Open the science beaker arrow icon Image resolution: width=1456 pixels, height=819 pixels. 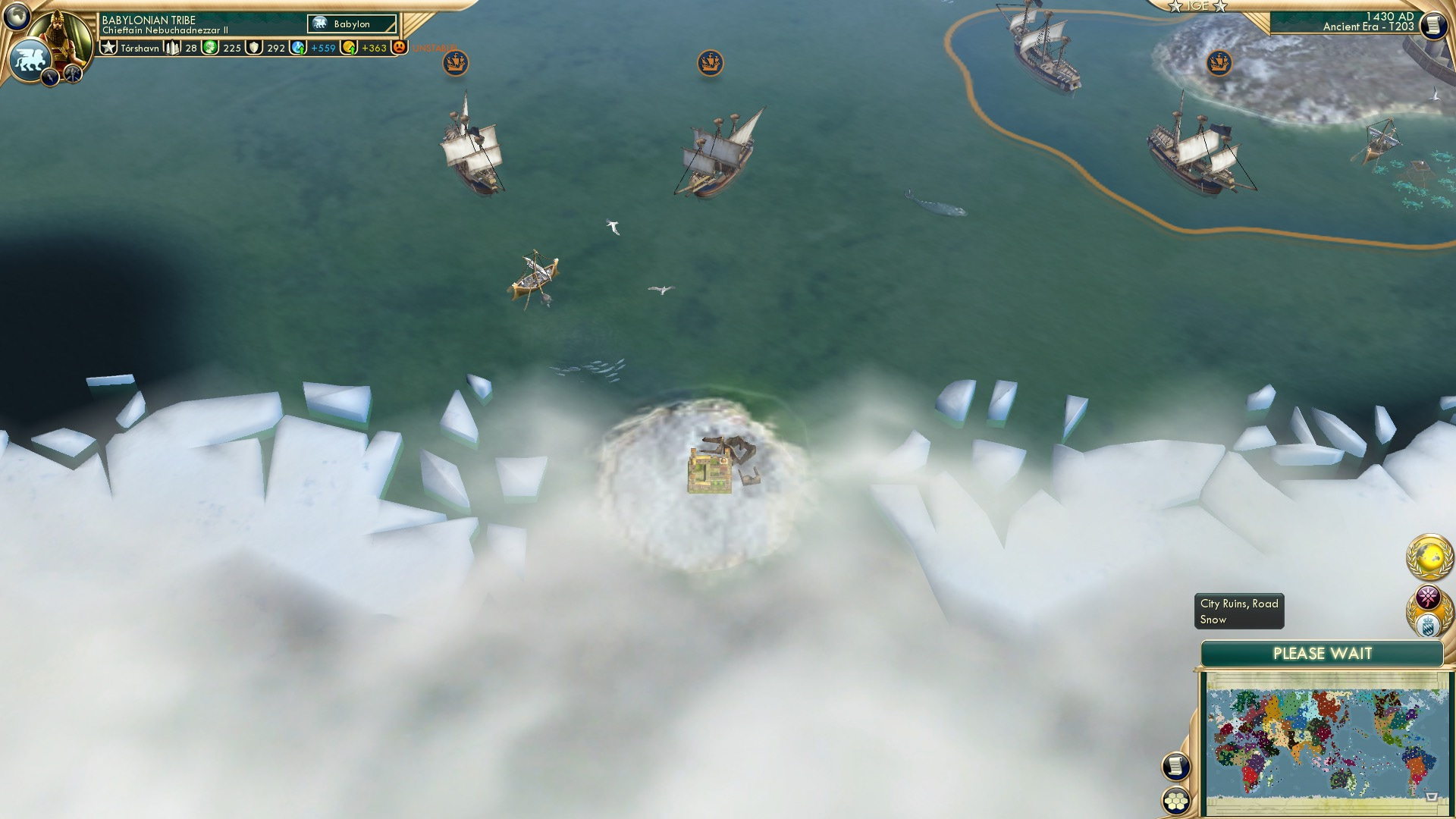click(x=299, y=48)
